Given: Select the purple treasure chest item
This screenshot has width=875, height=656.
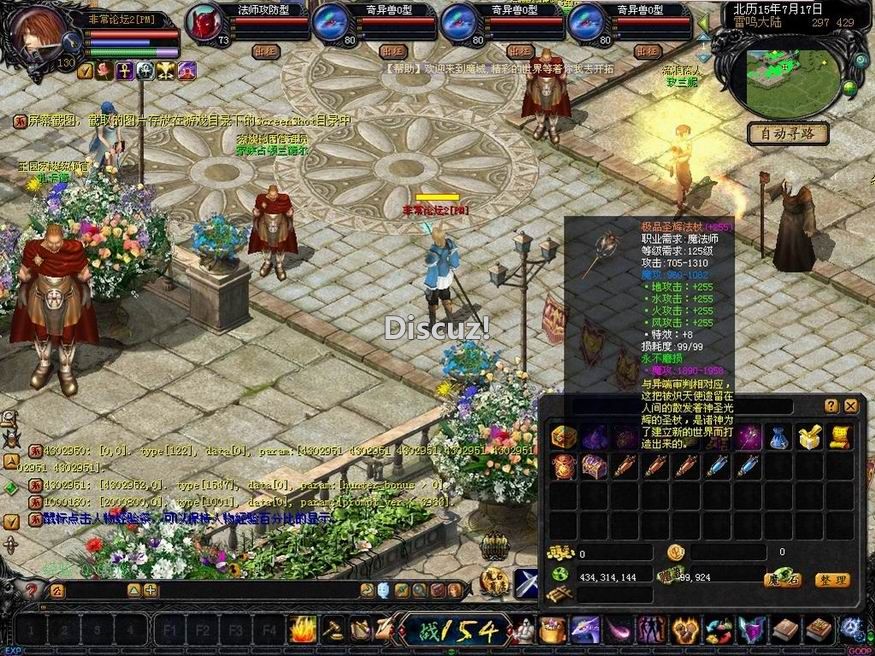Looking at the screenshot, I should [x=593, y=466].
